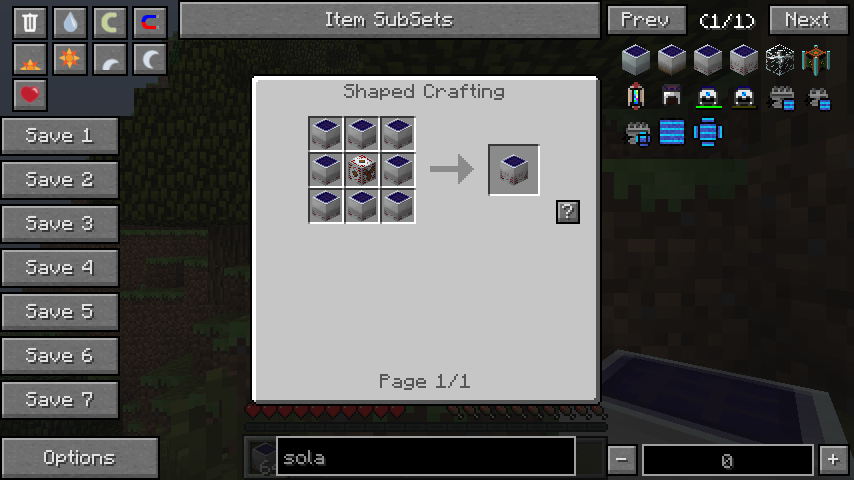Pick the blue striped panel item in the item list
The image size is (854, 480).
pos(672,131)
